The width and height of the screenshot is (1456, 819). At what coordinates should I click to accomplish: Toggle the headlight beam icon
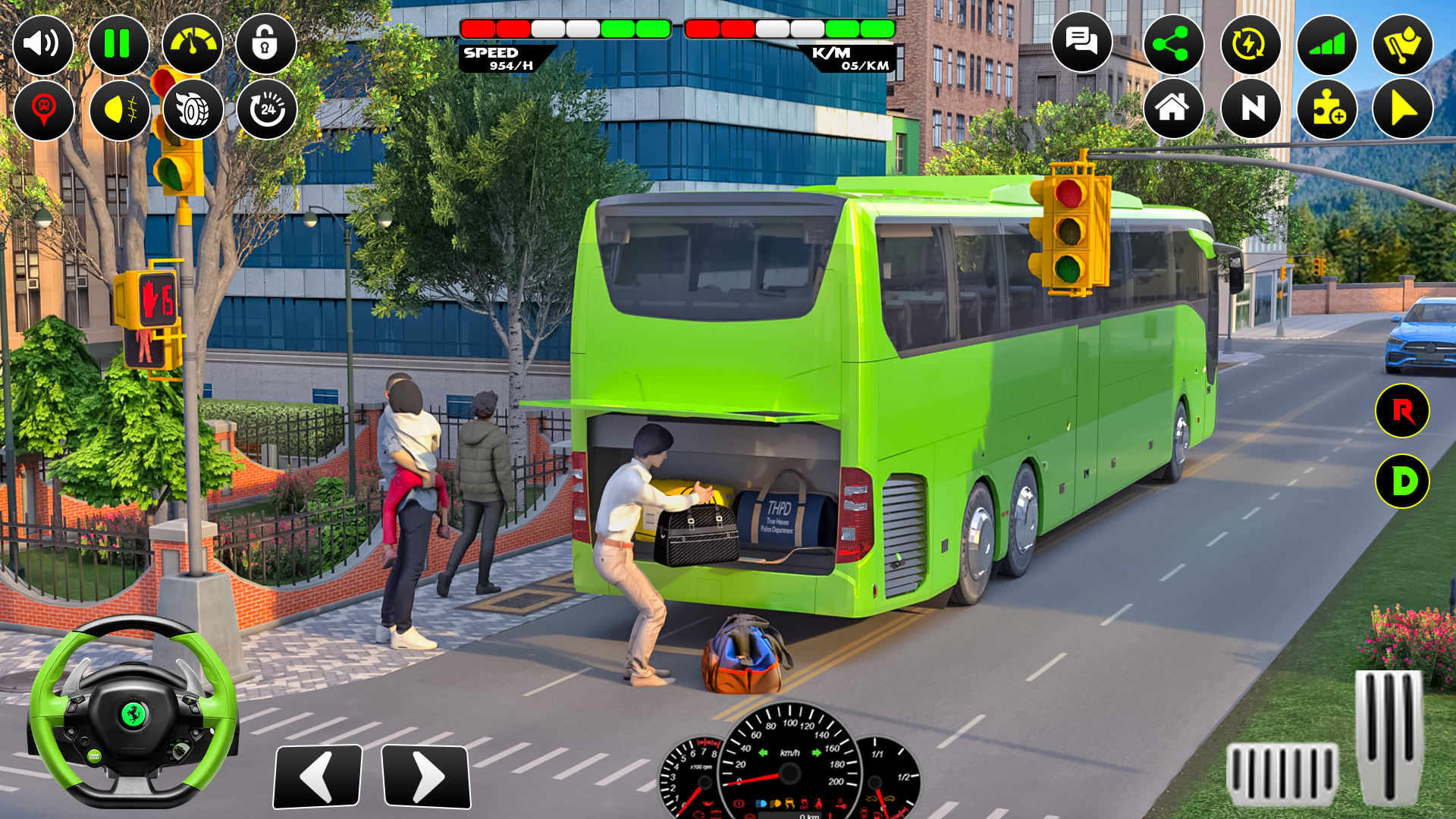point(119,110)
